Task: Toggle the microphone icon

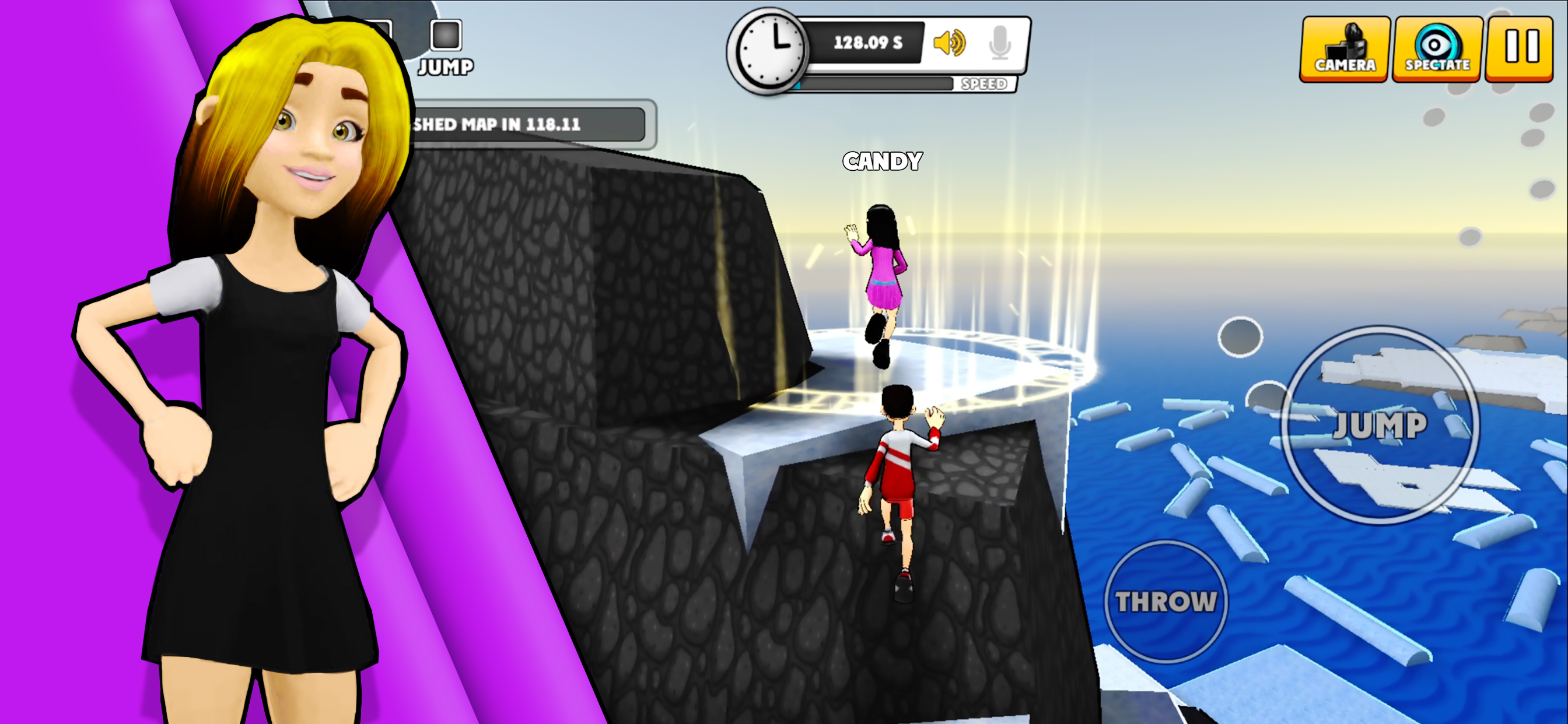Action: pos(1000,43)
